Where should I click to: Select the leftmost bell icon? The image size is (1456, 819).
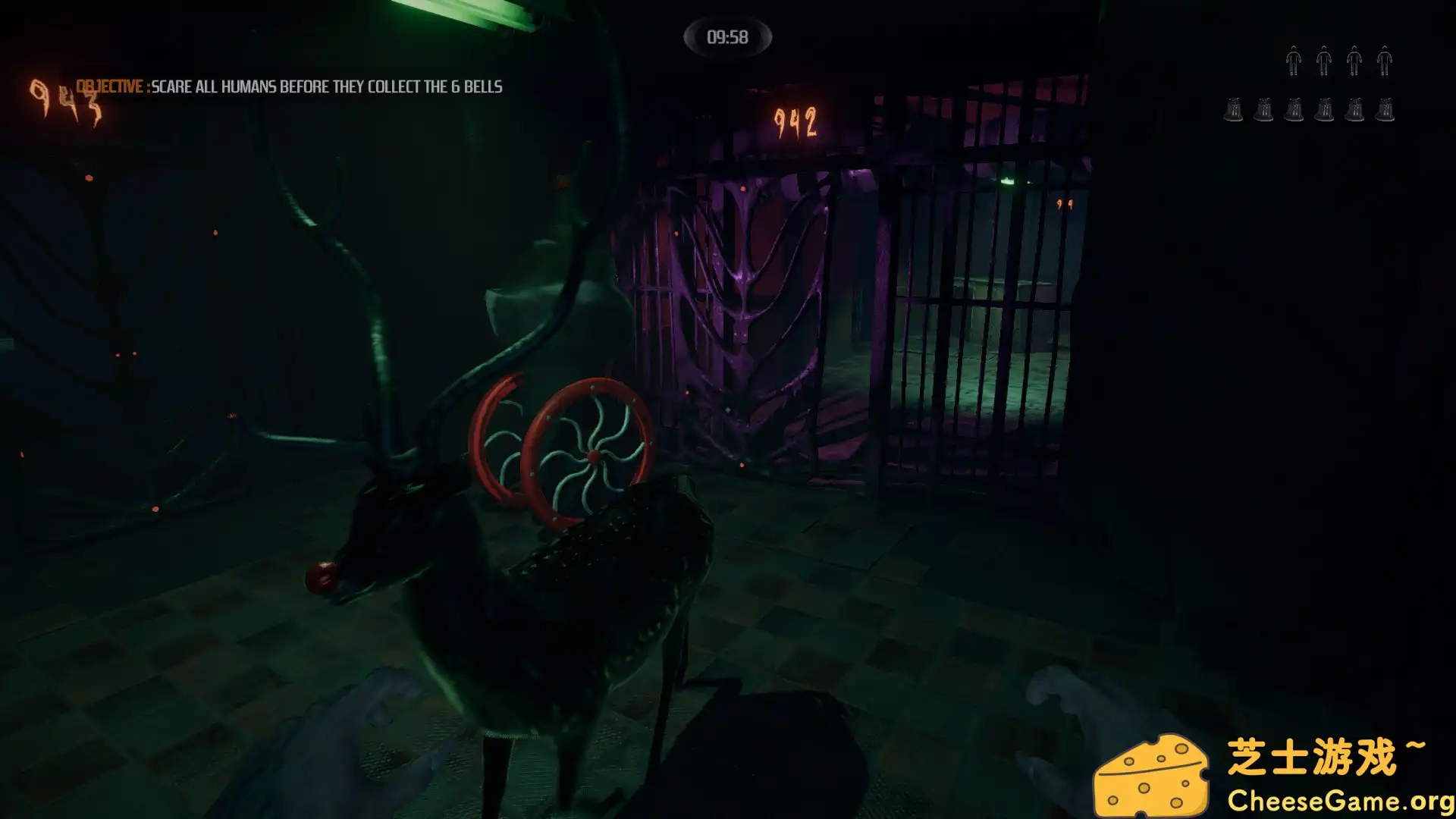pyautogui.click(x=1232, y=110)
